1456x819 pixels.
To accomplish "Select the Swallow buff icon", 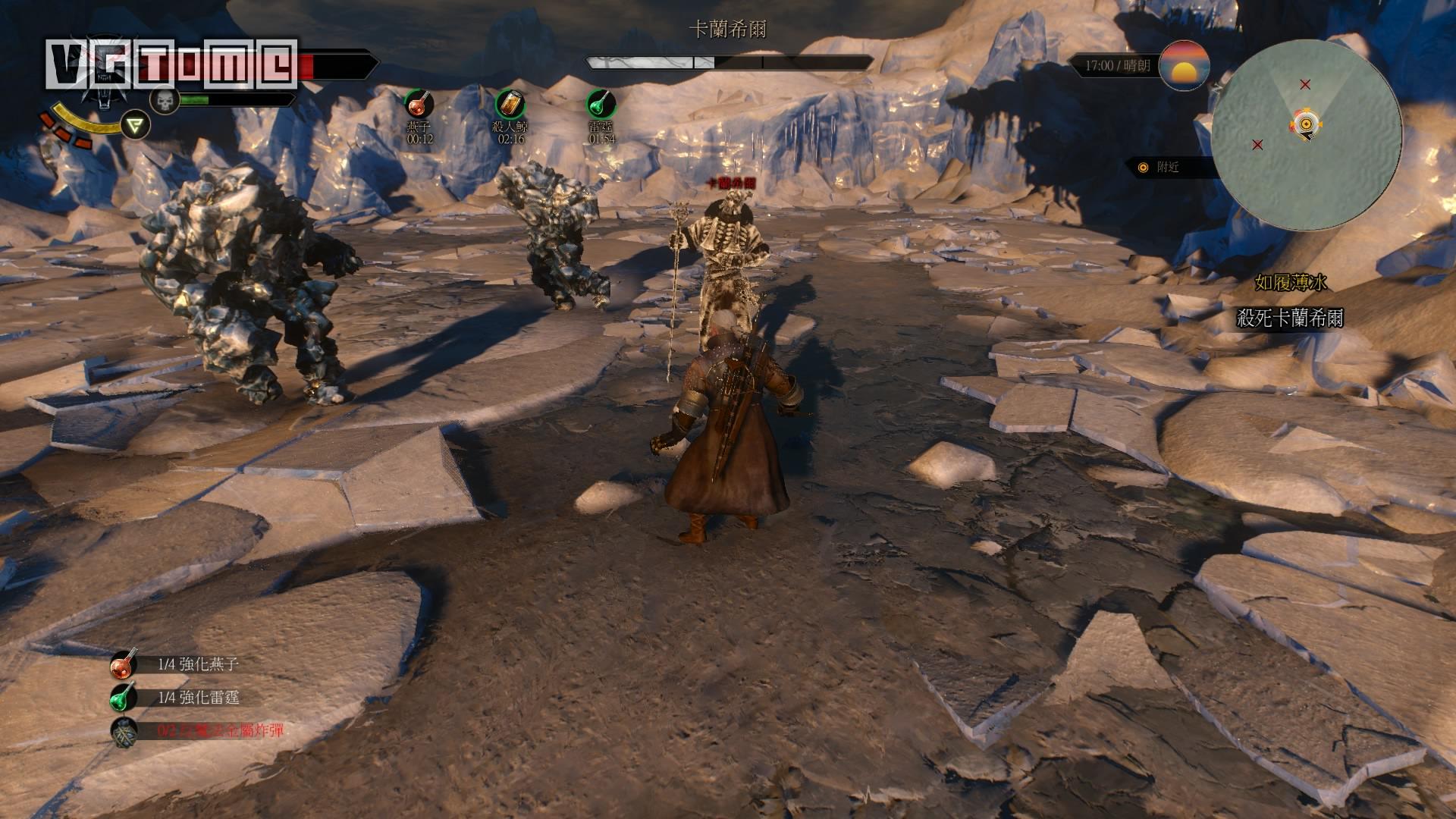I will 418,104.
